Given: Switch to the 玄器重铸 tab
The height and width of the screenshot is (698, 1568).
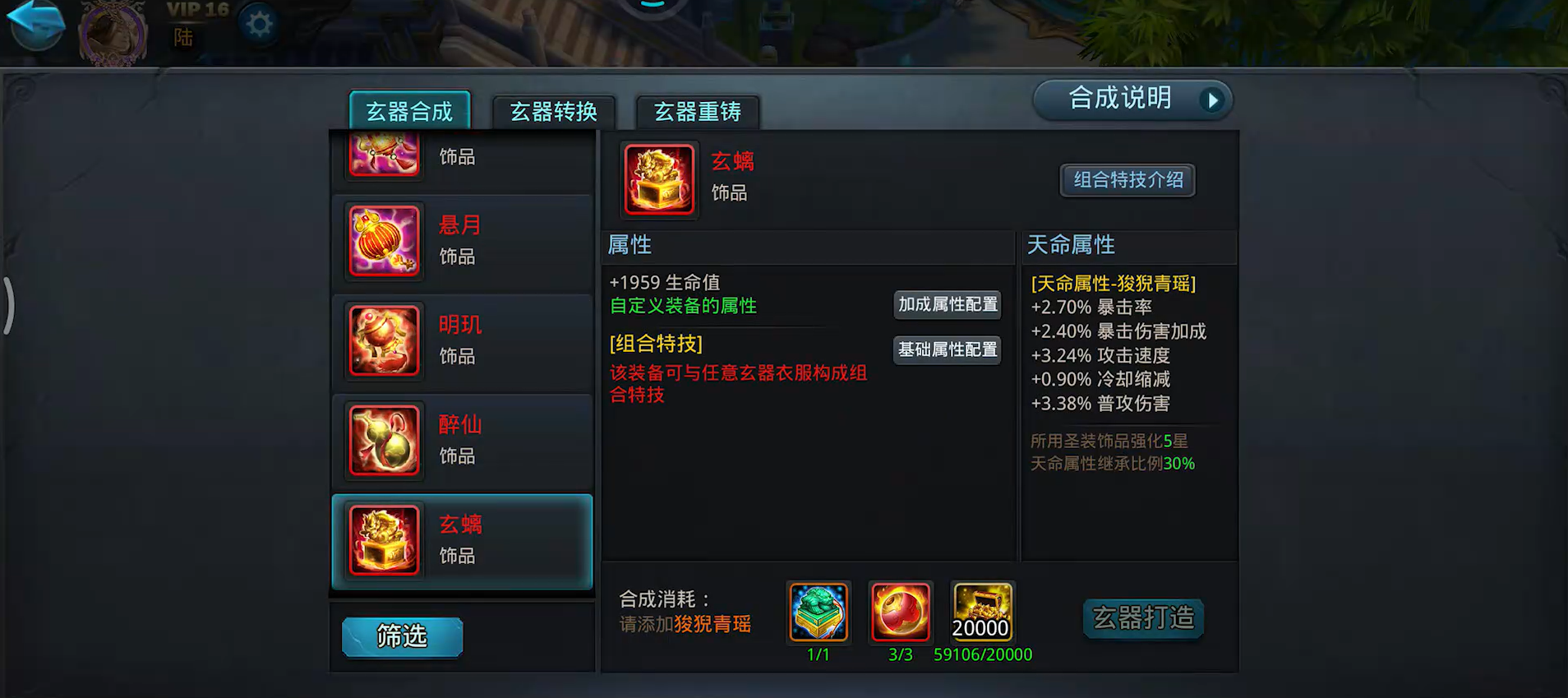Looking at the screenshot, I should [x=696, y=112].
